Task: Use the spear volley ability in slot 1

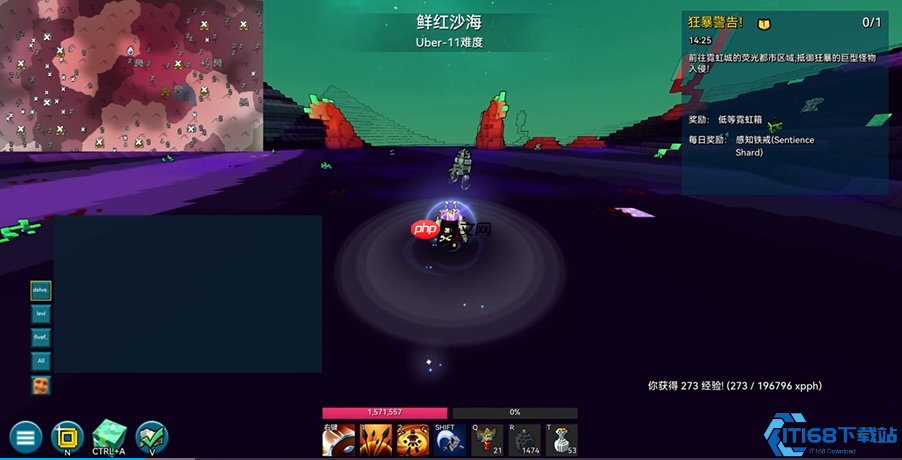Action: point(376,439)
